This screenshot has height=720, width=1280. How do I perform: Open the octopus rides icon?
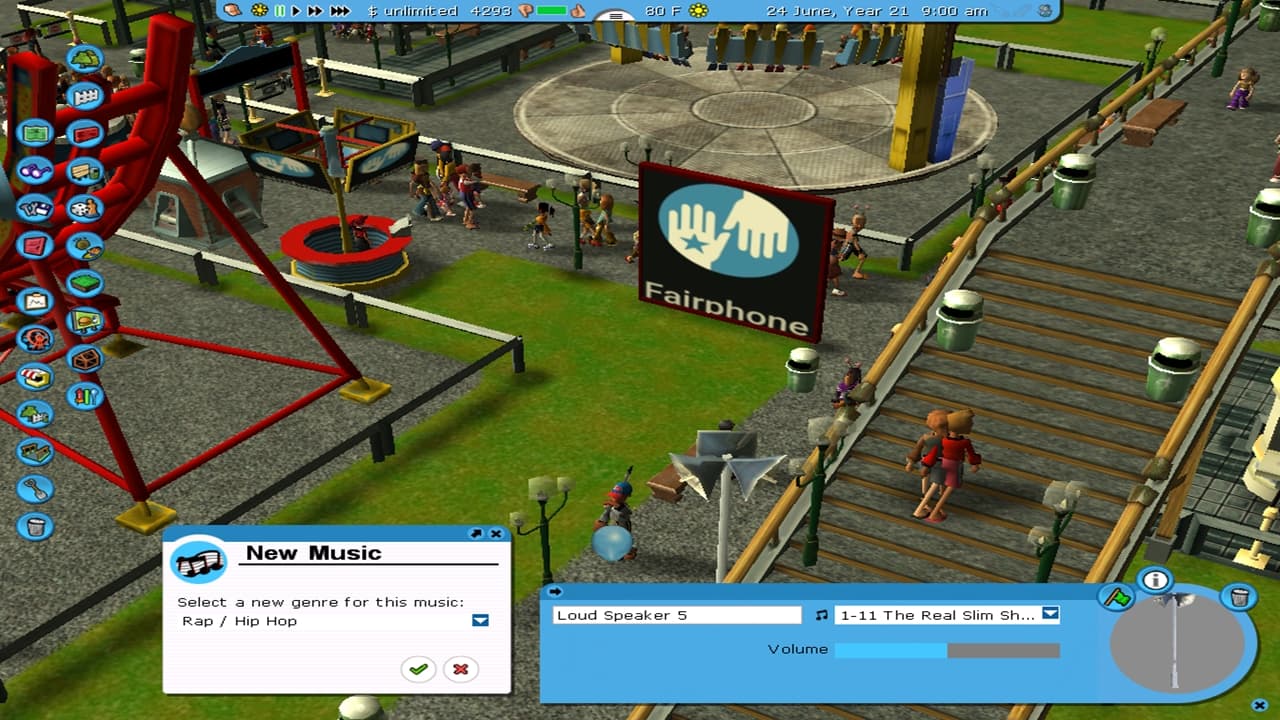(35, 339)
